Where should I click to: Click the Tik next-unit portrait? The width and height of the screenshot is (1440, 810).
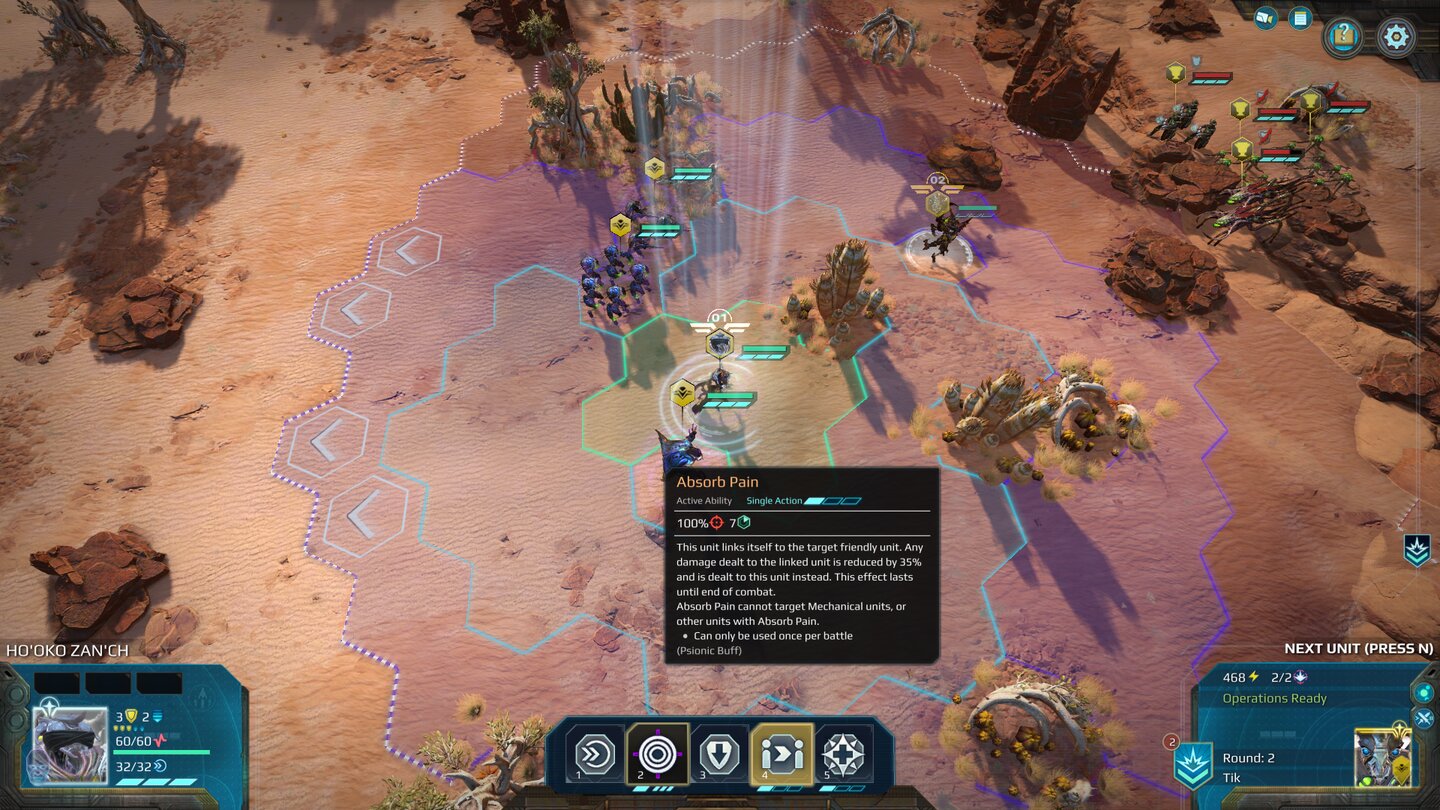pyautogui.click(x=1382, y=758)
